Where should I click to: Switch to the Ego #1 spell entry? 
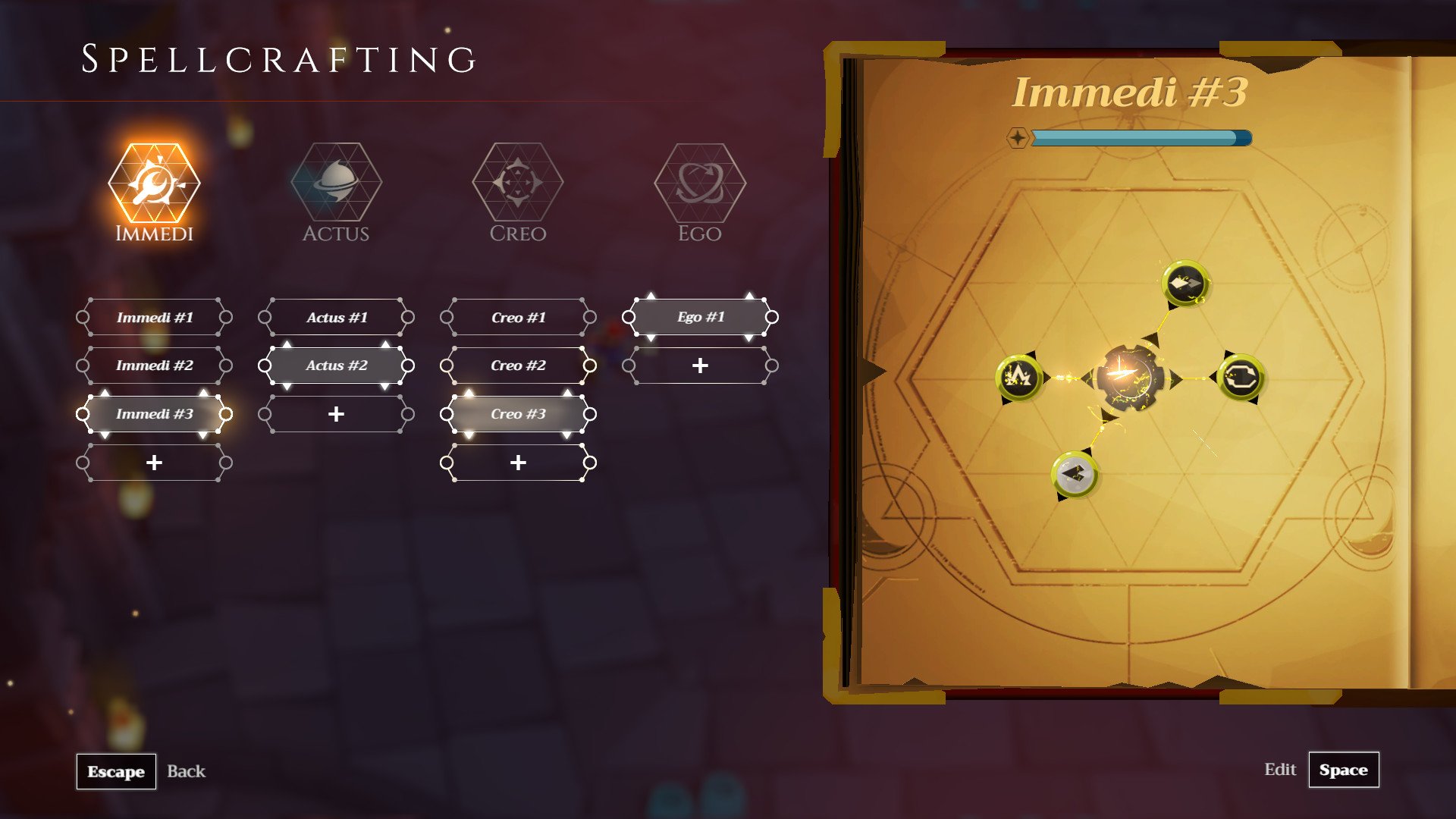[x=698, y=317]
